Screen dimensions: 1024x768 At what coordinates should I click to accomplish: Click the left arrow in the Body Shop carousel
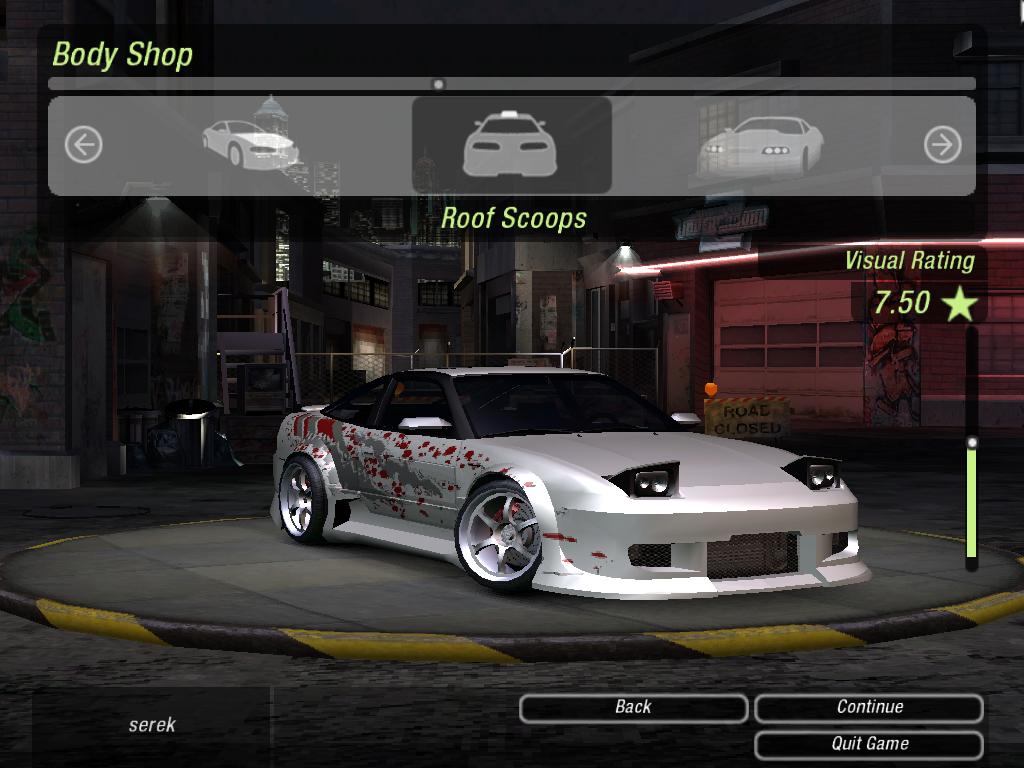(x=83, y=146)
